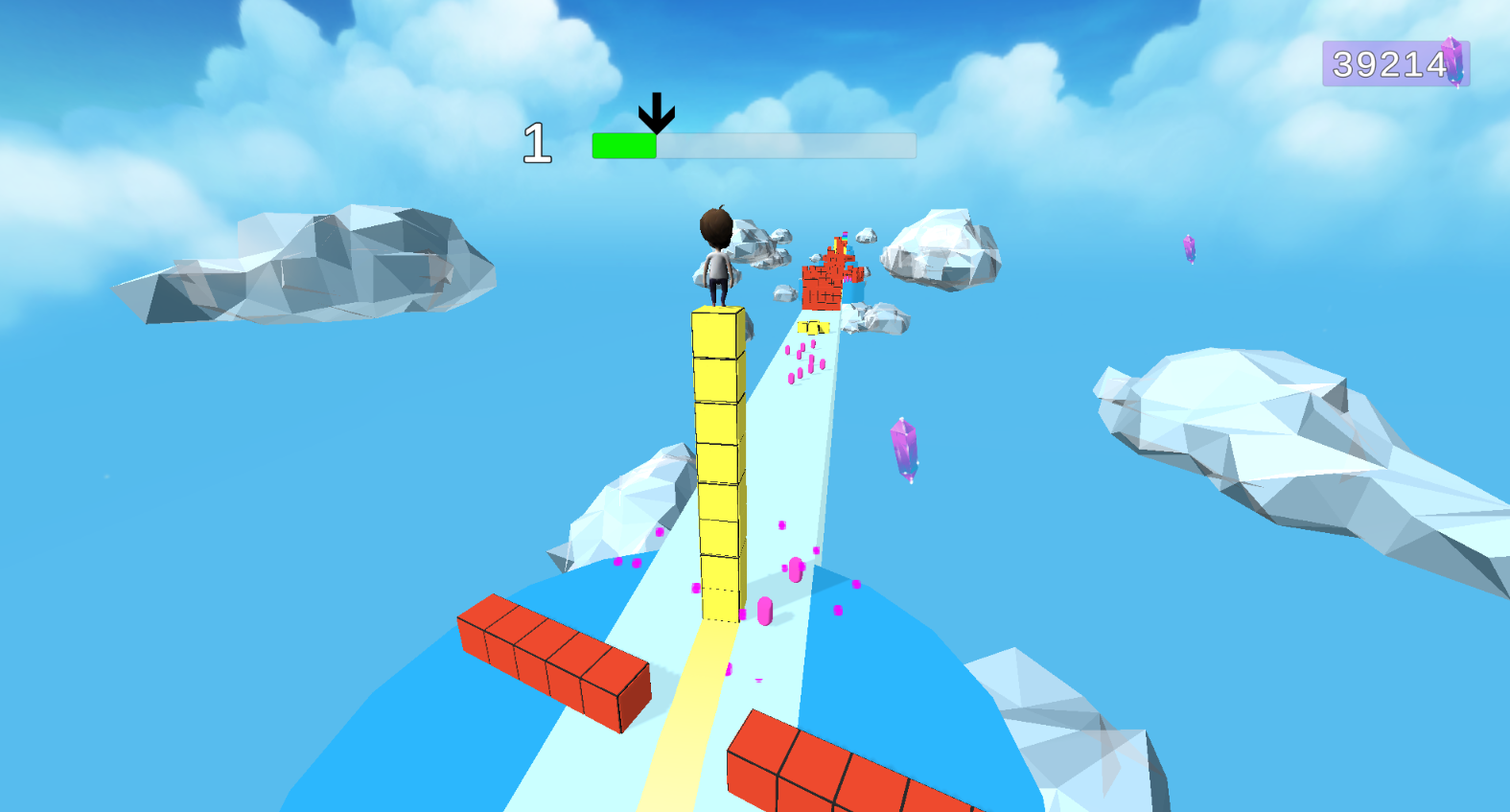Image resolution: width=1510 pixels, height=812 pixels.
Task: Click the score counter showing 39214
Action: point(1387,64)
